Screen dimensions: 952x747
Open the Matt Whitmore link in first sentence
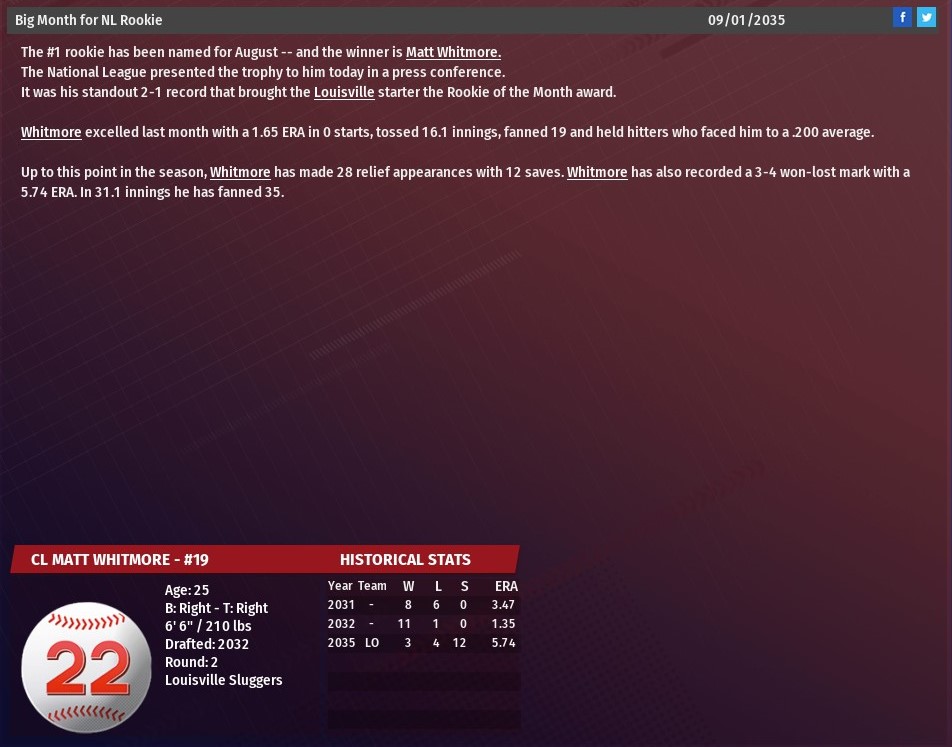(x=453, y=52)
